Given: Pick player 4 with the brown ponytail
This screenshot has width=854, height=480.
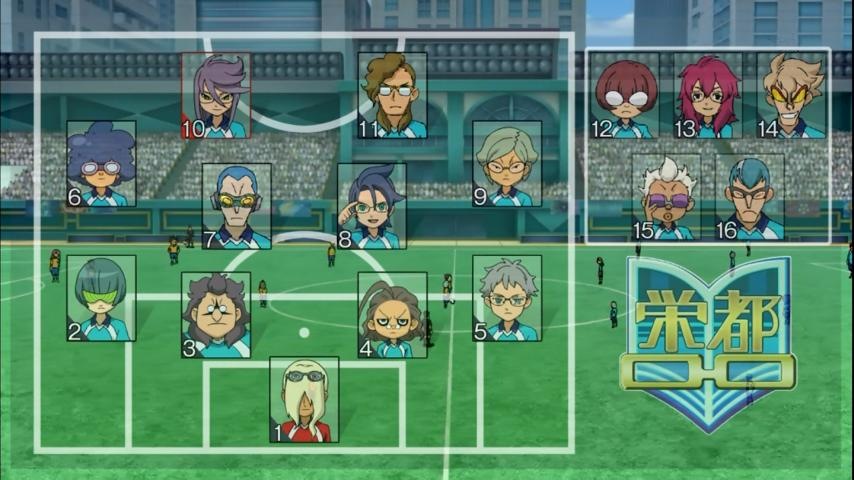Looking at the screenshot, I should pyautogui.click(x=393, y=315).
